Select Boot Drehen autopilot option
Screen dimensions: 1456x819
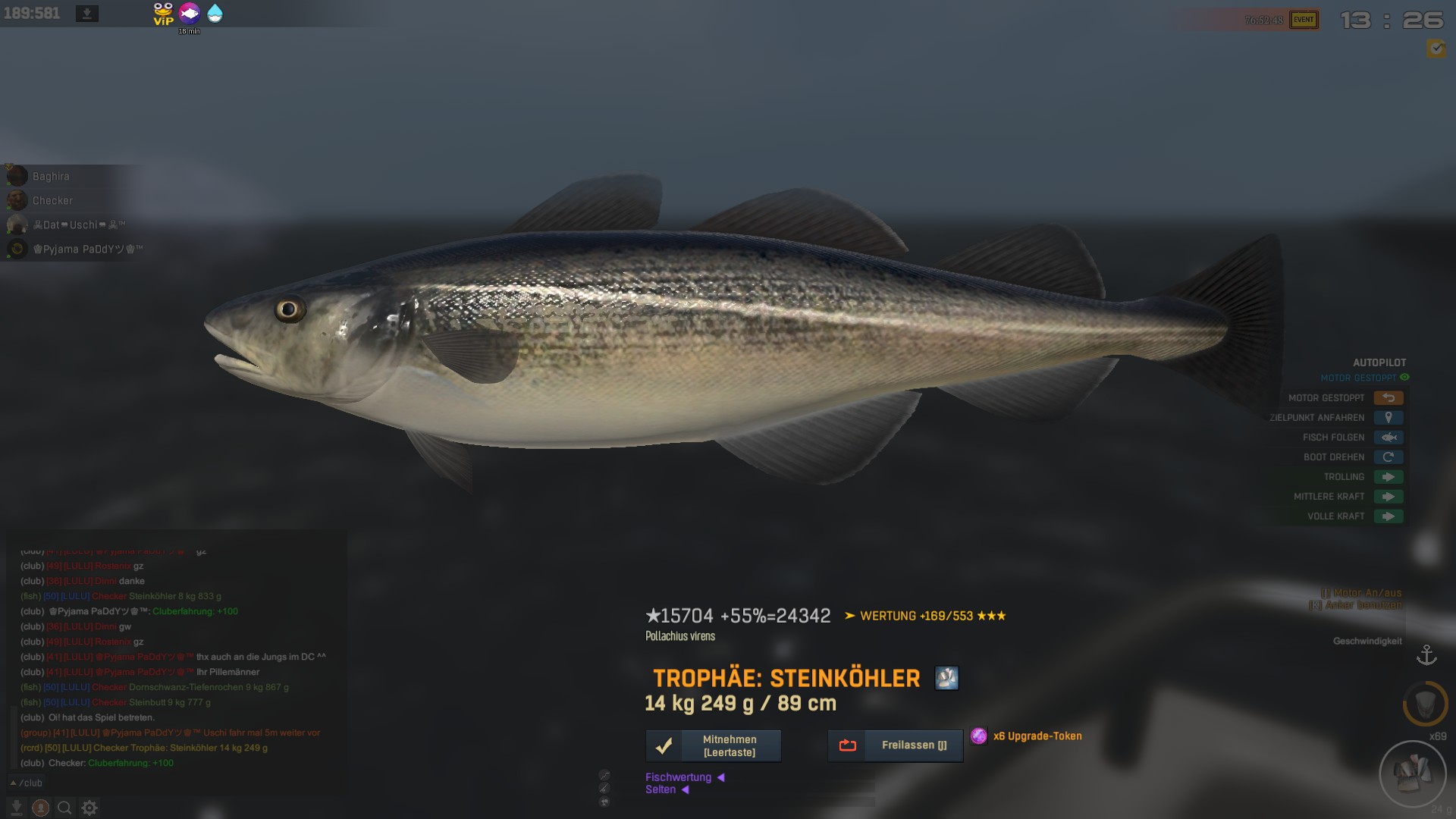pos(1388,457)
